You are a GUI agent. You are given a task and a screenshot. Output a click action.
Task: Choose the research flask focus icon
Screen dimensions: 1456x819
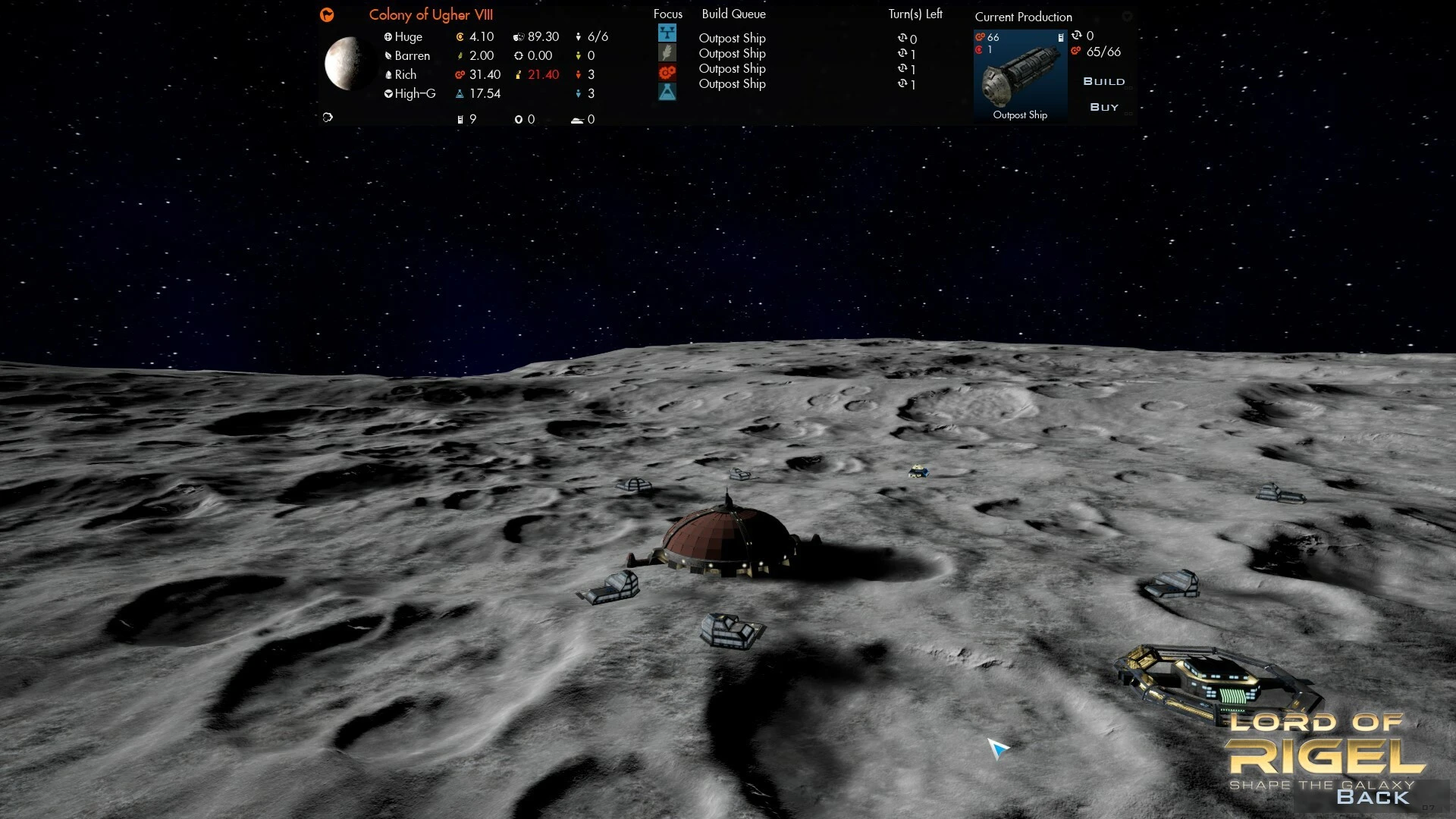pyautogui.click(x=667, y=92)
